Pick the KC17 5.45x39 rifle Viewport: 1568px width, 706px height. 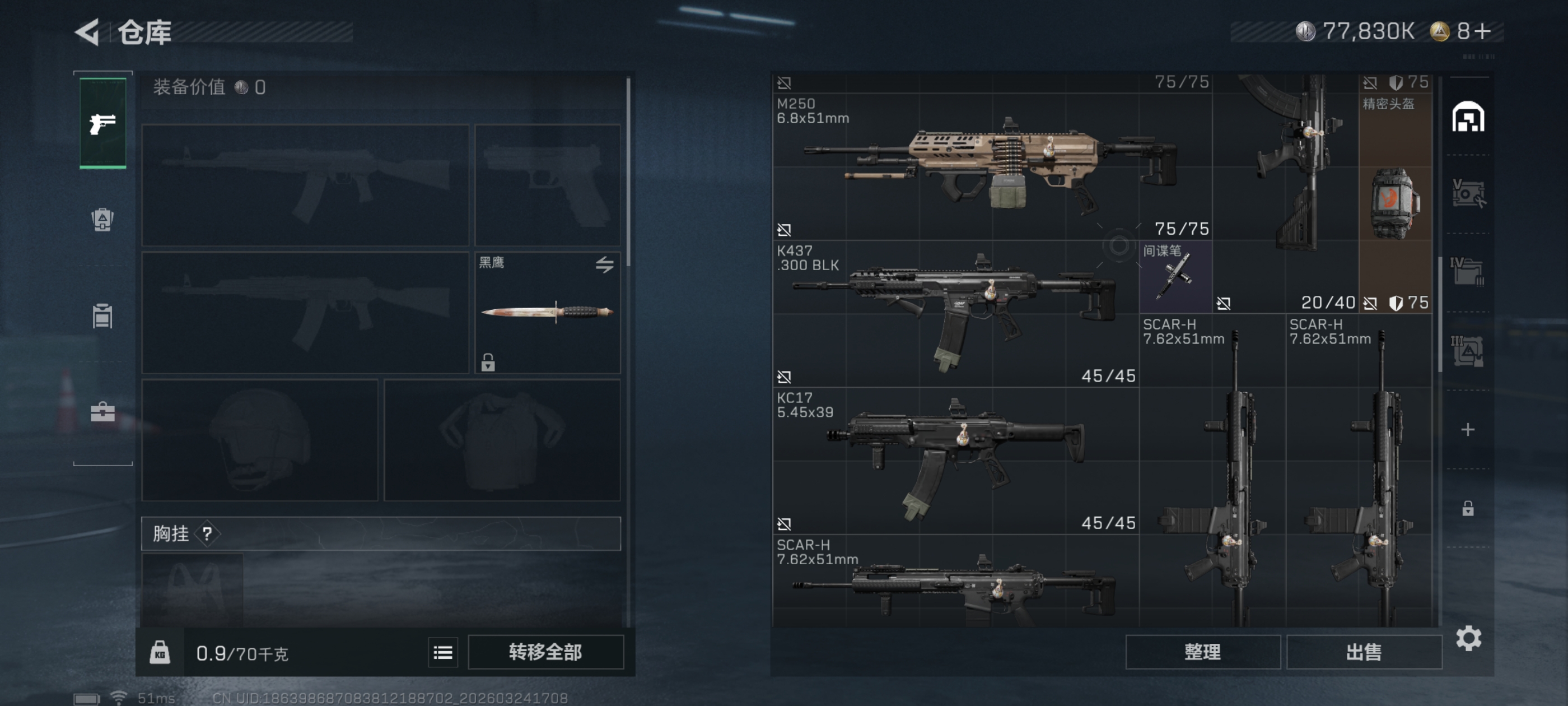(956, 457)
